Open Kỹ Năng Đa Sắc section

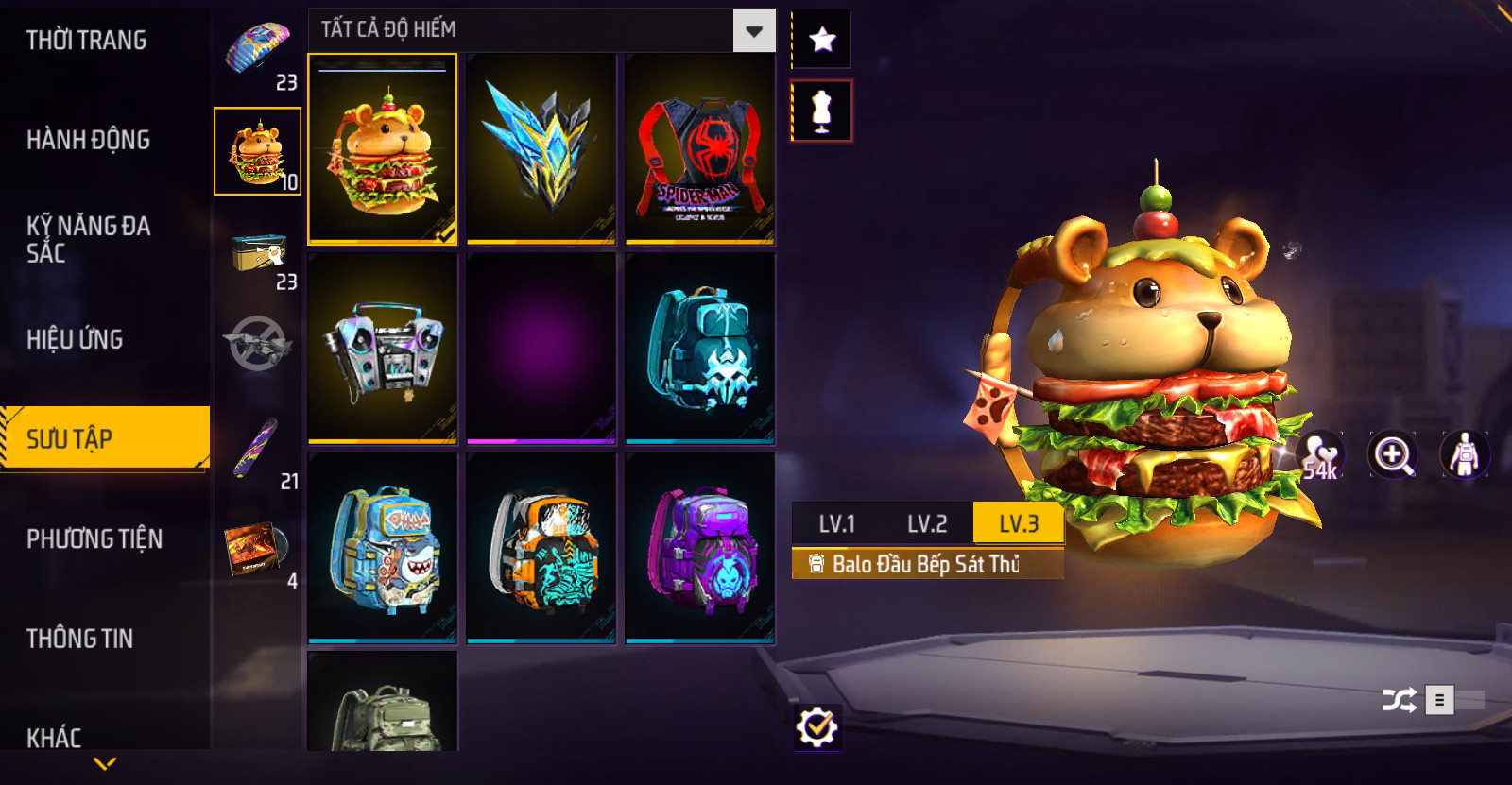[x=89, y=239]
